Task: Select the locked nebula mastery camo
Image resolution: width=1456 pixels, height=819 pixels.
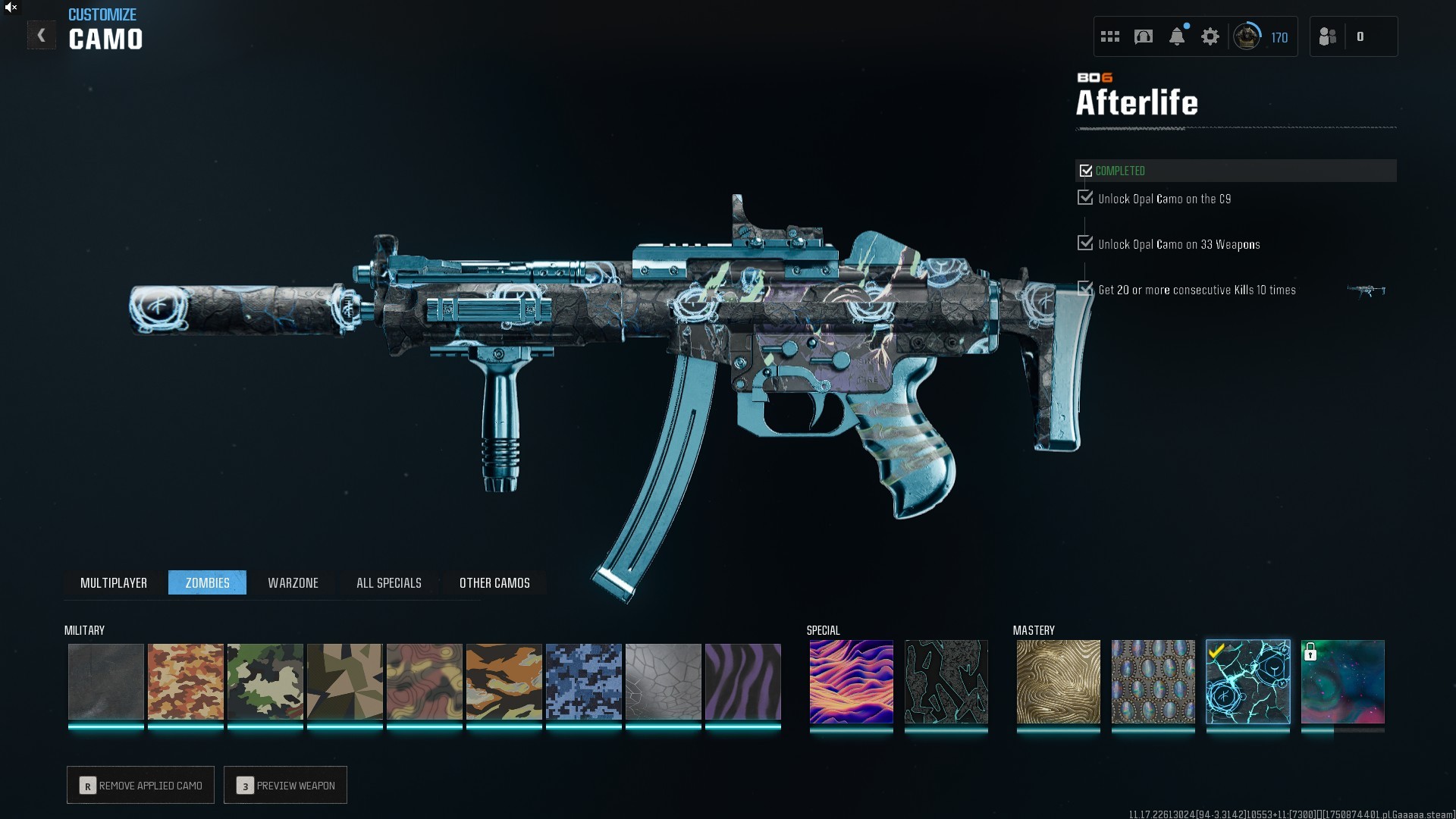Action: [x=1342, y=681]
